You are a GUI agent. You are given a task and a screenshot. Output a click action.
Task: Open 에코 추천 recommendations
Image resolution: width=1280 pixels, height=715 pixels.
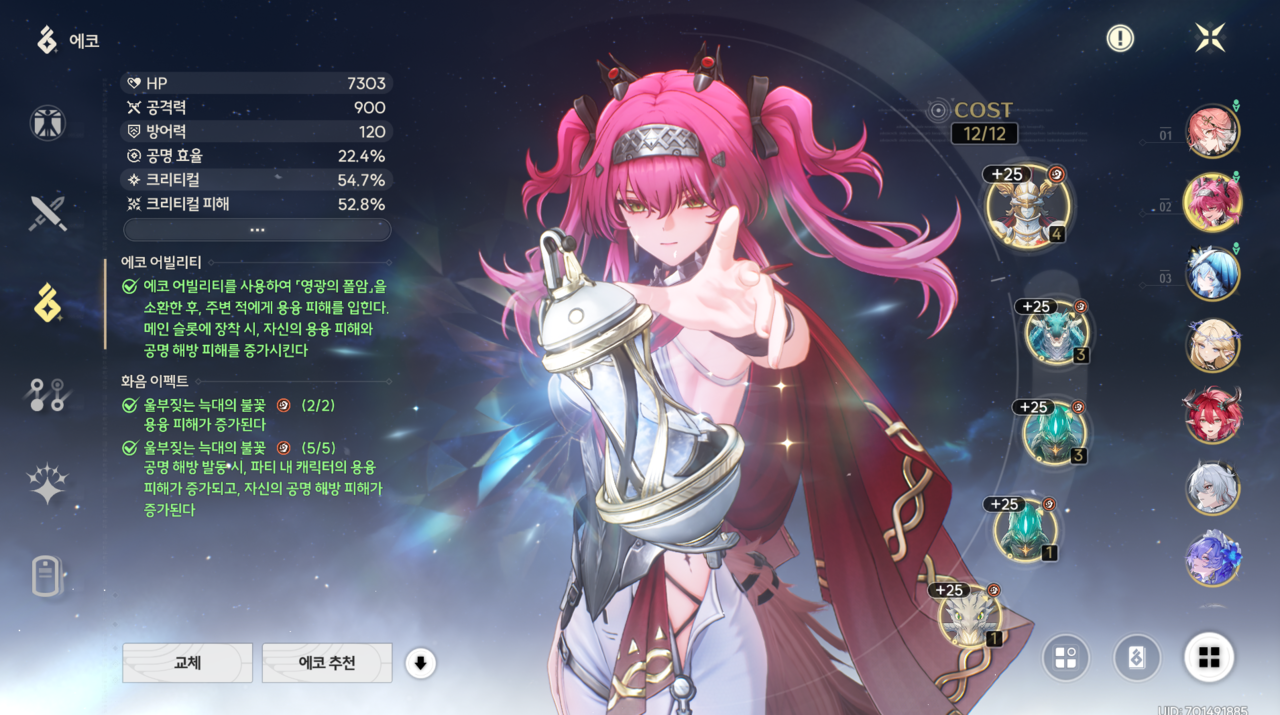[x=327, y=662]
